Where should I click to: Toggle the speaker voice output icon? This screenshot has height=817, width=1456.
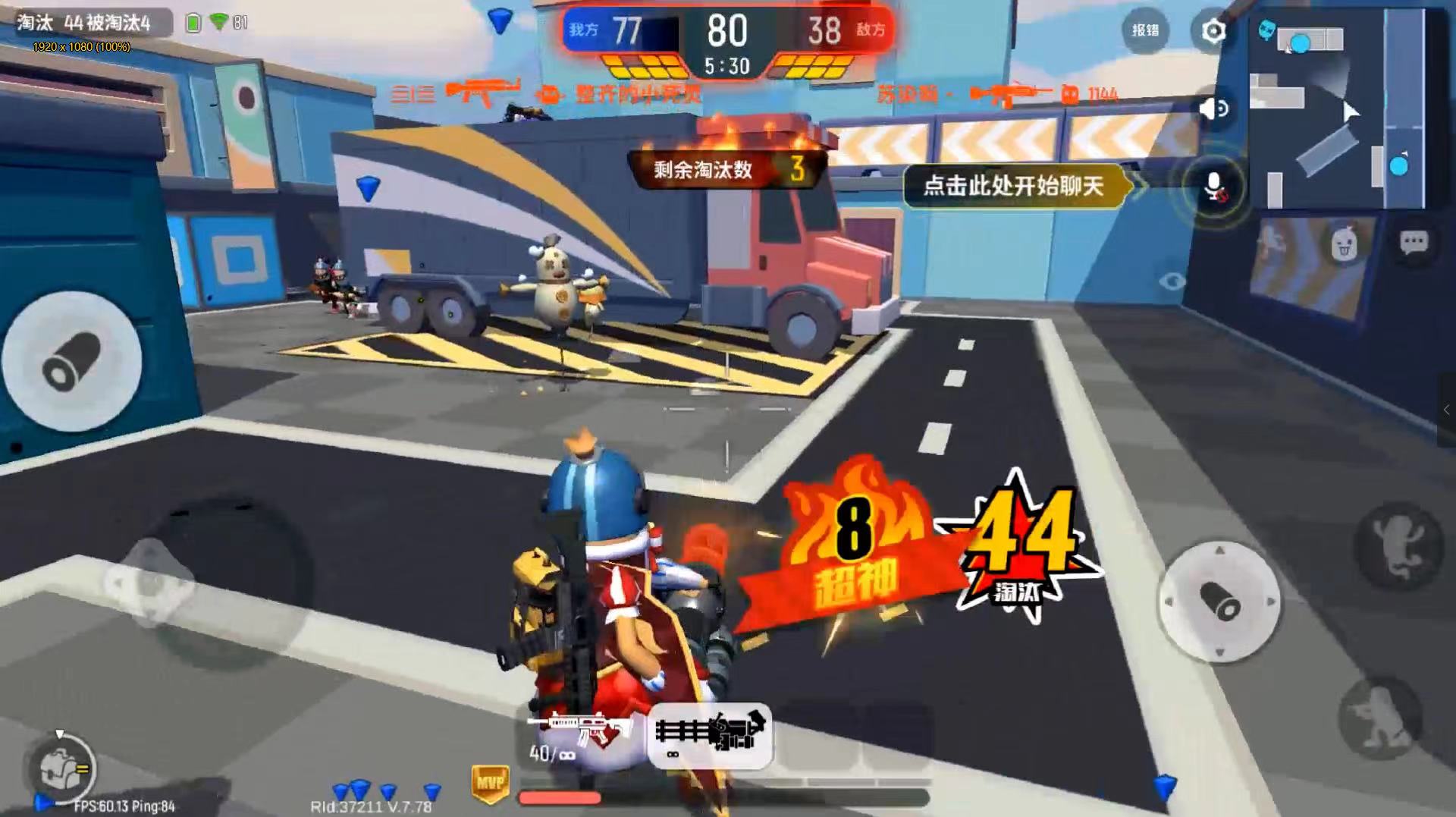(1214, 109)
